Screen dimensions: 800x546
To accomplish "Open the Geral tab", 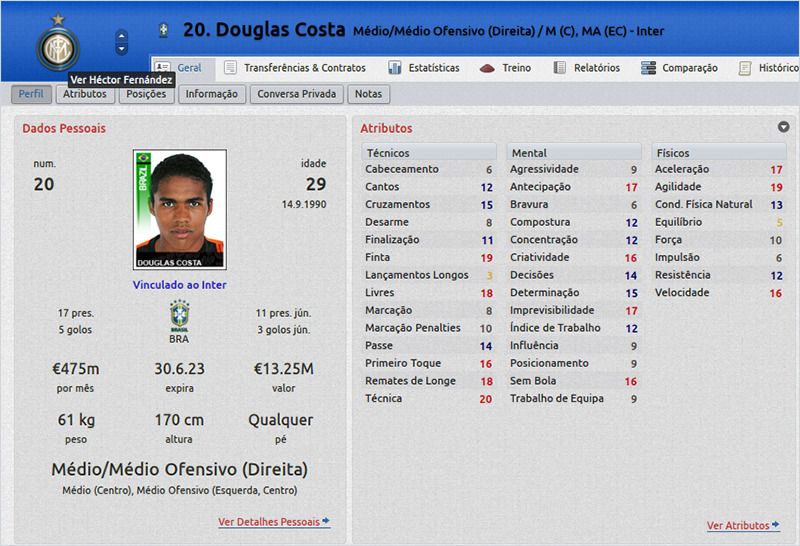I will click(180, 68).
